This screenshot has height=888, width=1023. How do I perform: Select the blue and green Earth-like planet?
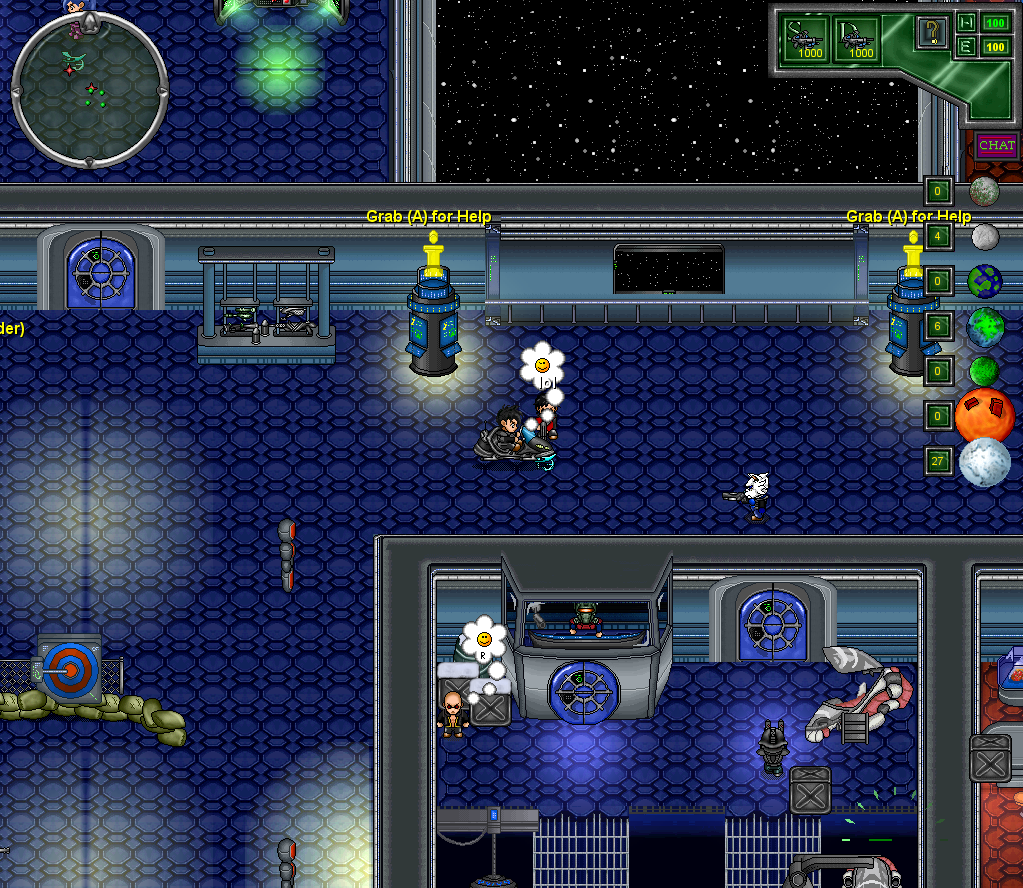[985, 281]
